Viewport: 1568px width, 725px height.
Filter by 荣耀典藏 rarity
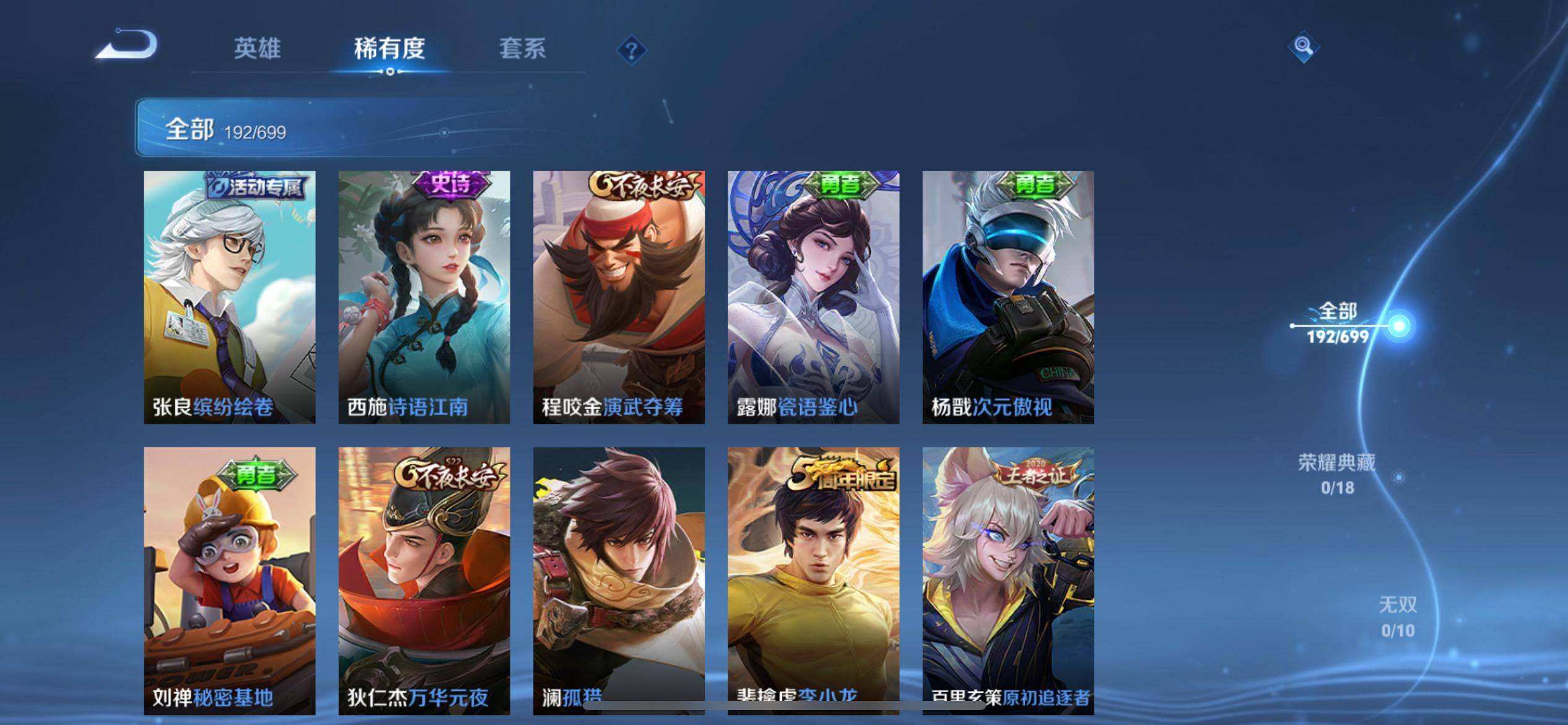[x=1337, y=474]
